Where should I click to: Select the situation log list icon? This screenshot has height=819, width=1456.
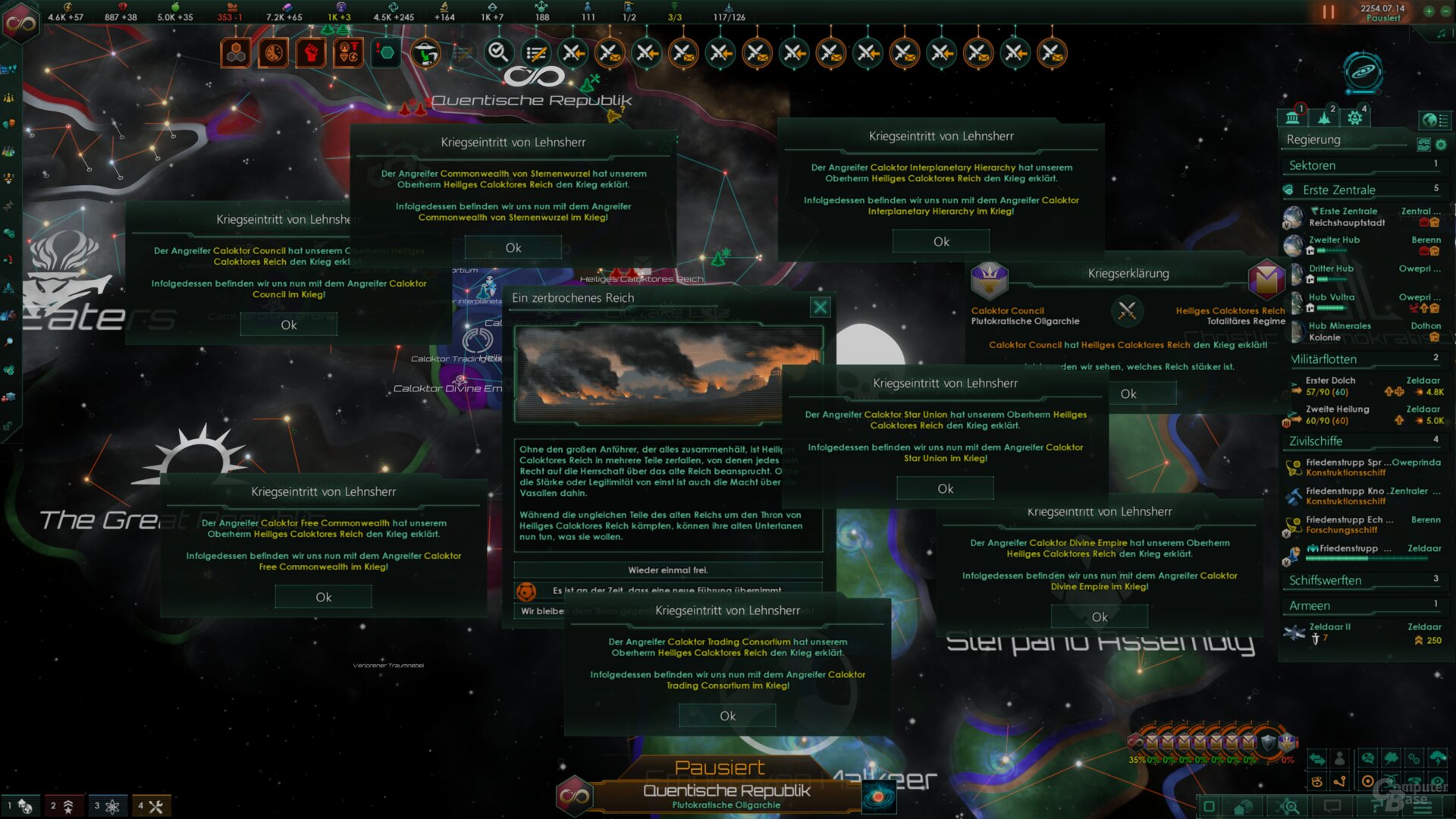click(x=537, y=53)
